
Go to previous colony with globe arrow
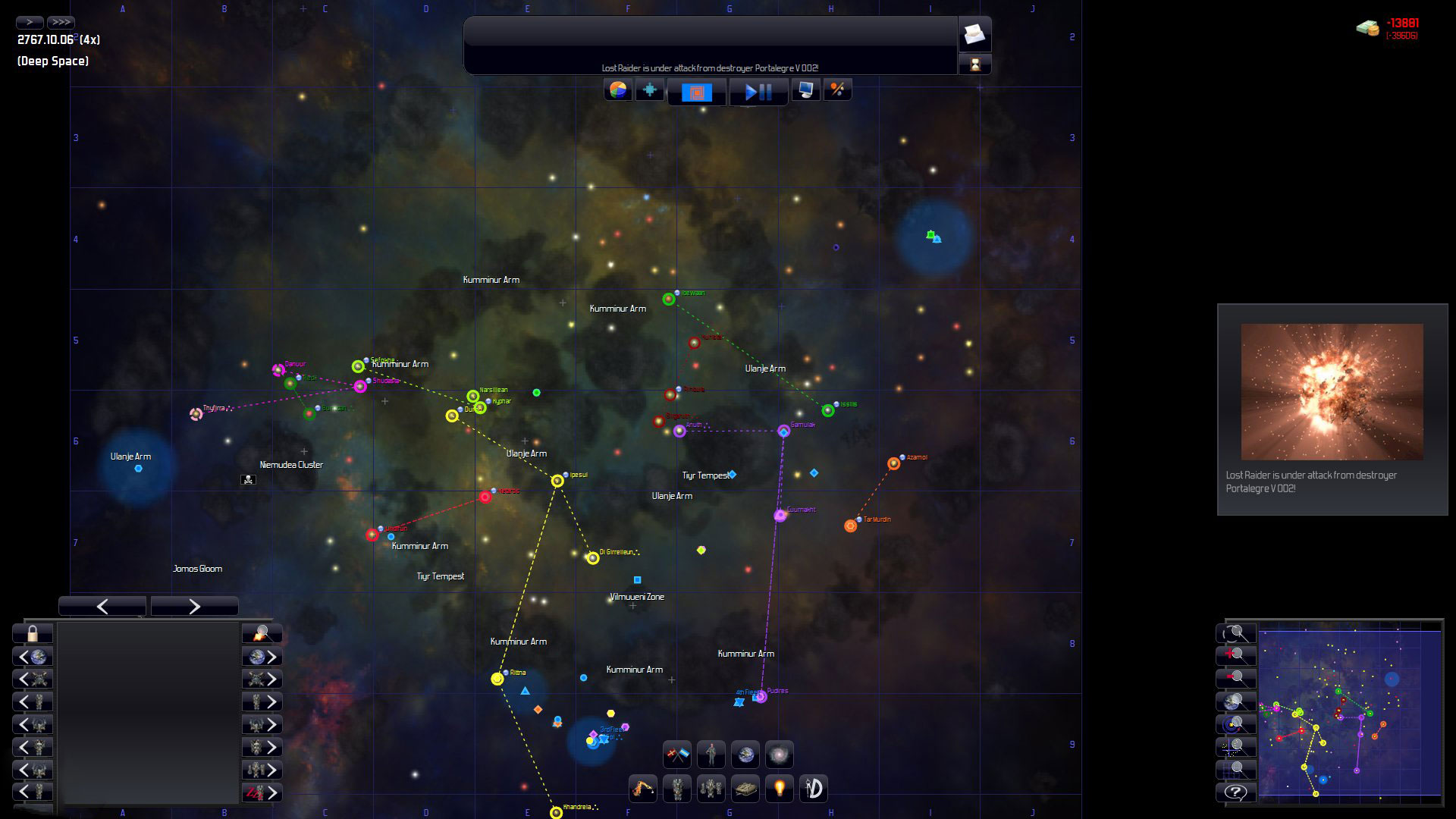pyautogui.click(x=33, y=657)
